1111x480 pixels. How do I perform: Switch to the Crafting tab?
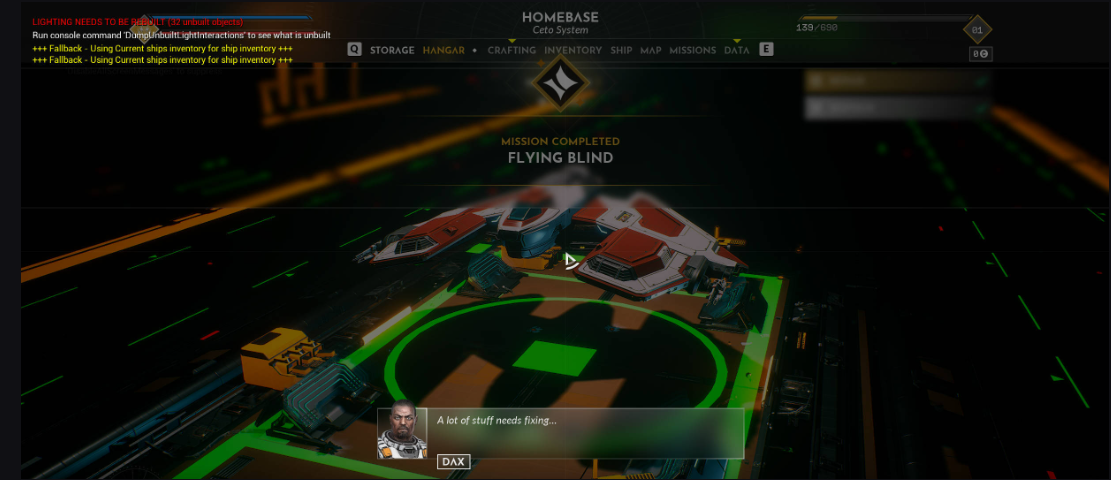(511, 50)
